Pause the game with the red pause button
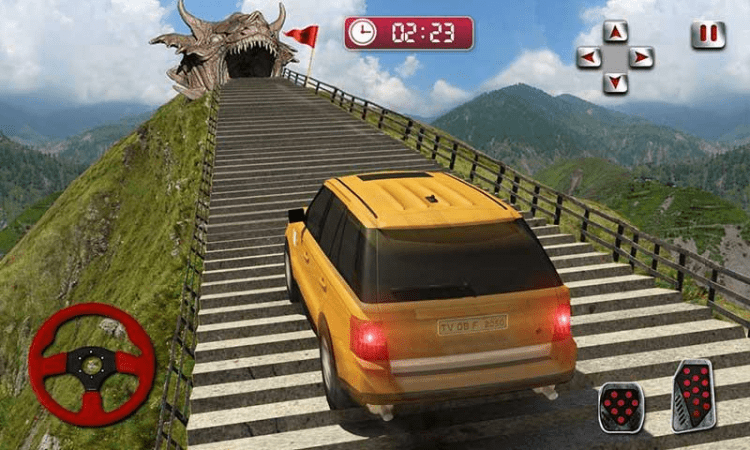750x450 pixels. [708, 35]
